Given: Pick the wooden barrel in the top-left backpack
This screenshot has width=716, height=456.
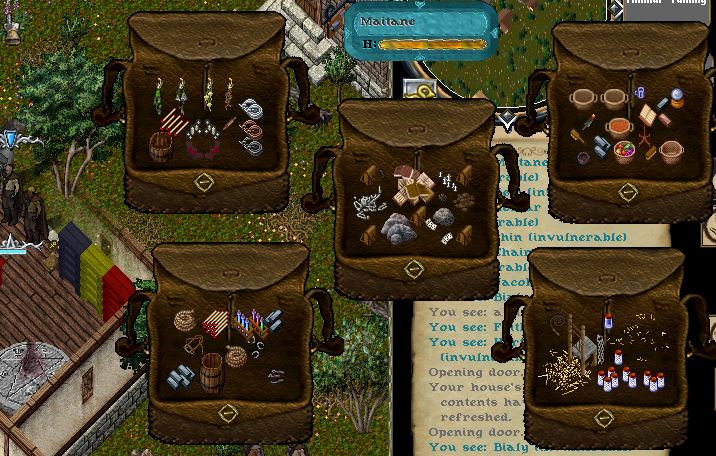Looking at the screenshot, I should point(162,149).
